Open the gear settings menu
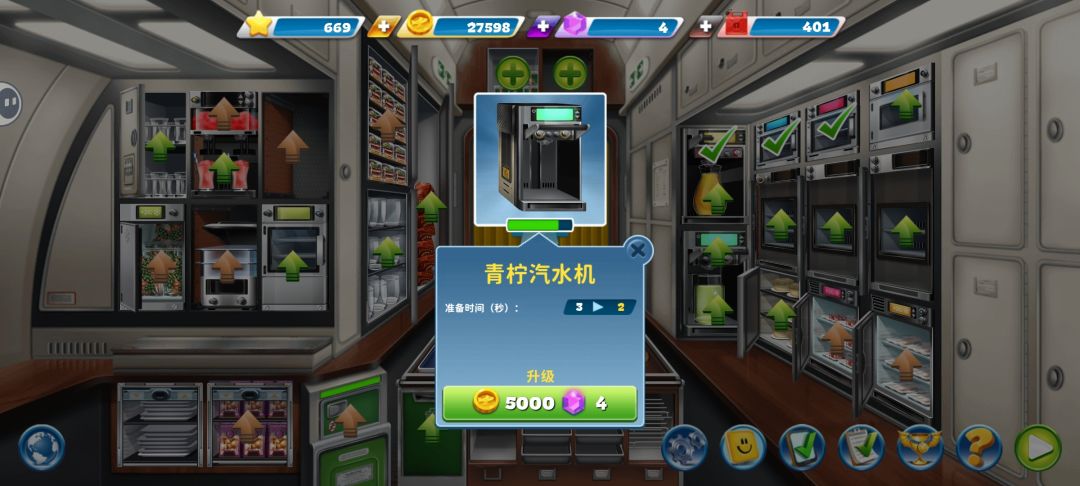The image size is (1080, 486). (x=685, y=448)
